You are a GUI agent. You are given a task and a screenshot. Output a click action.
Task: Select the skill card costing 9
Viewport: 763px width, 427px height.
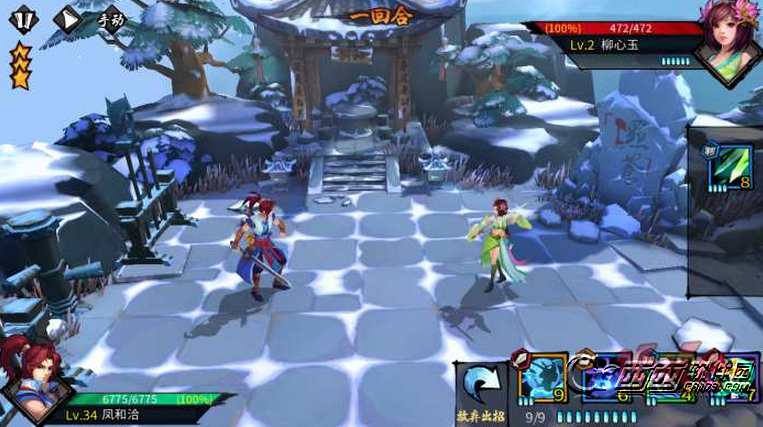tap(543, 379)
